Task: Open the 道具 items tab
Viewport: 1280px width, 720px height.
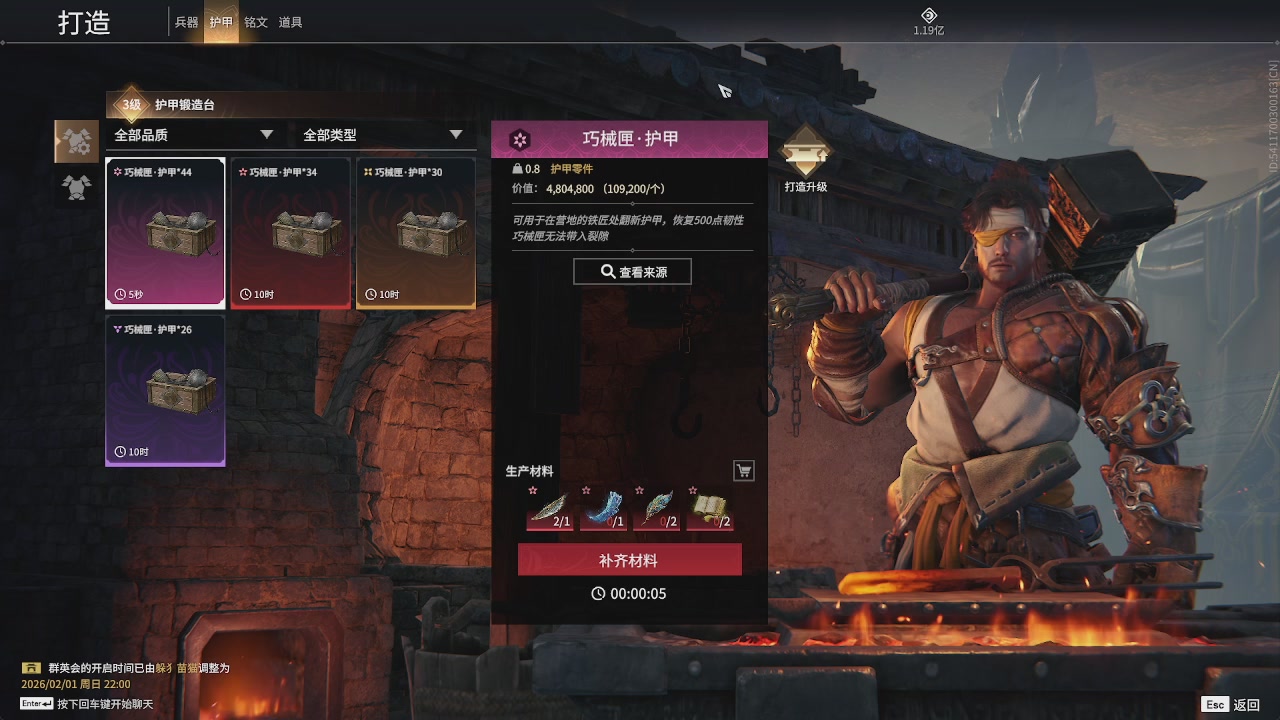Action: click(291, 22)
